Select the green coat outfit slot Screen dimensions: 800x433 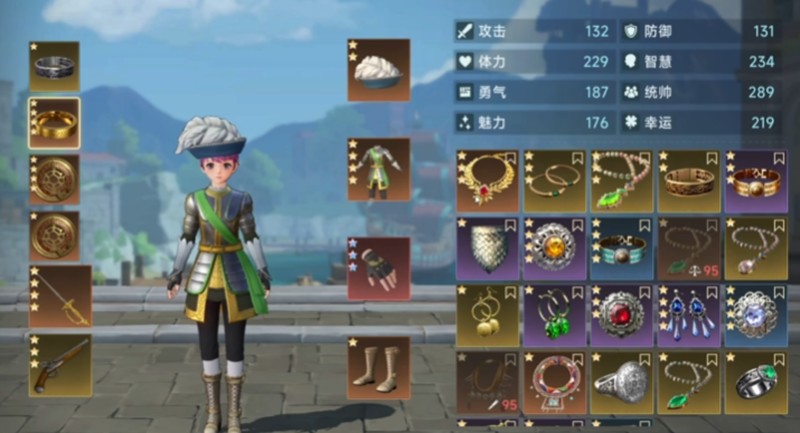click(x=378, y=168)
